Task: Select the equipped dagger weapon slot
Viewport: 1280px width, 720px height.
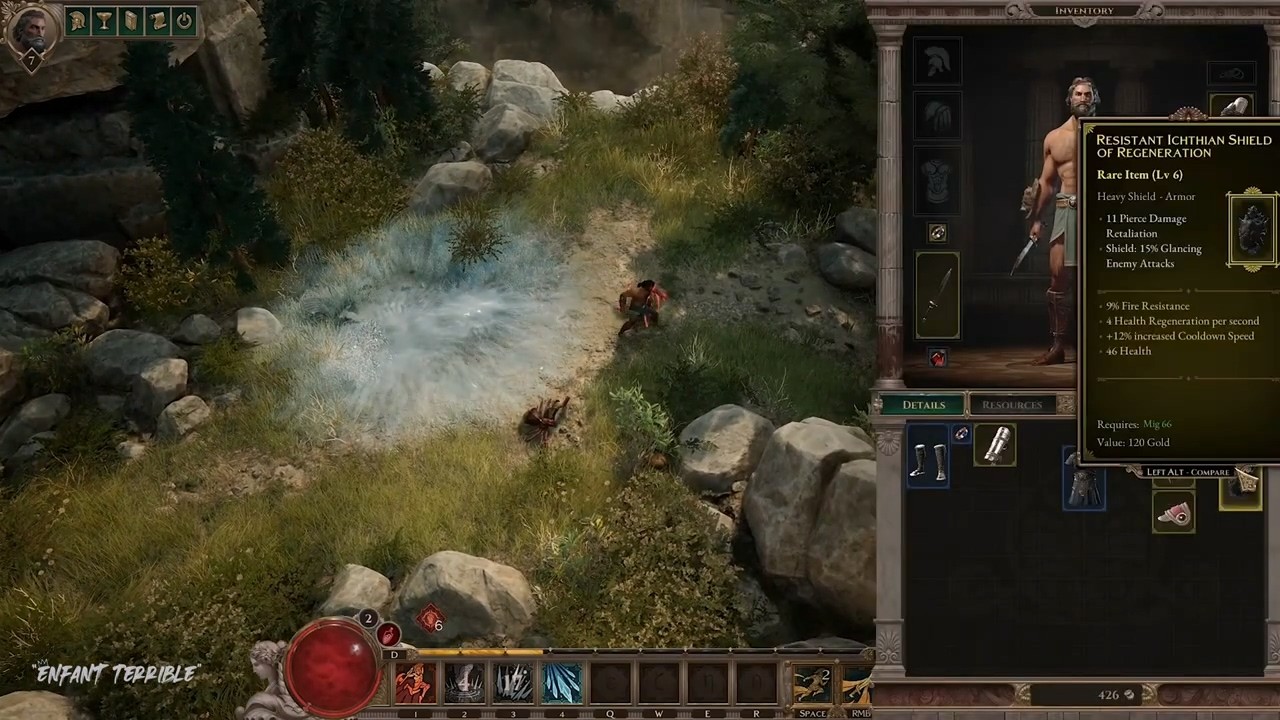Action: (937, 296)
